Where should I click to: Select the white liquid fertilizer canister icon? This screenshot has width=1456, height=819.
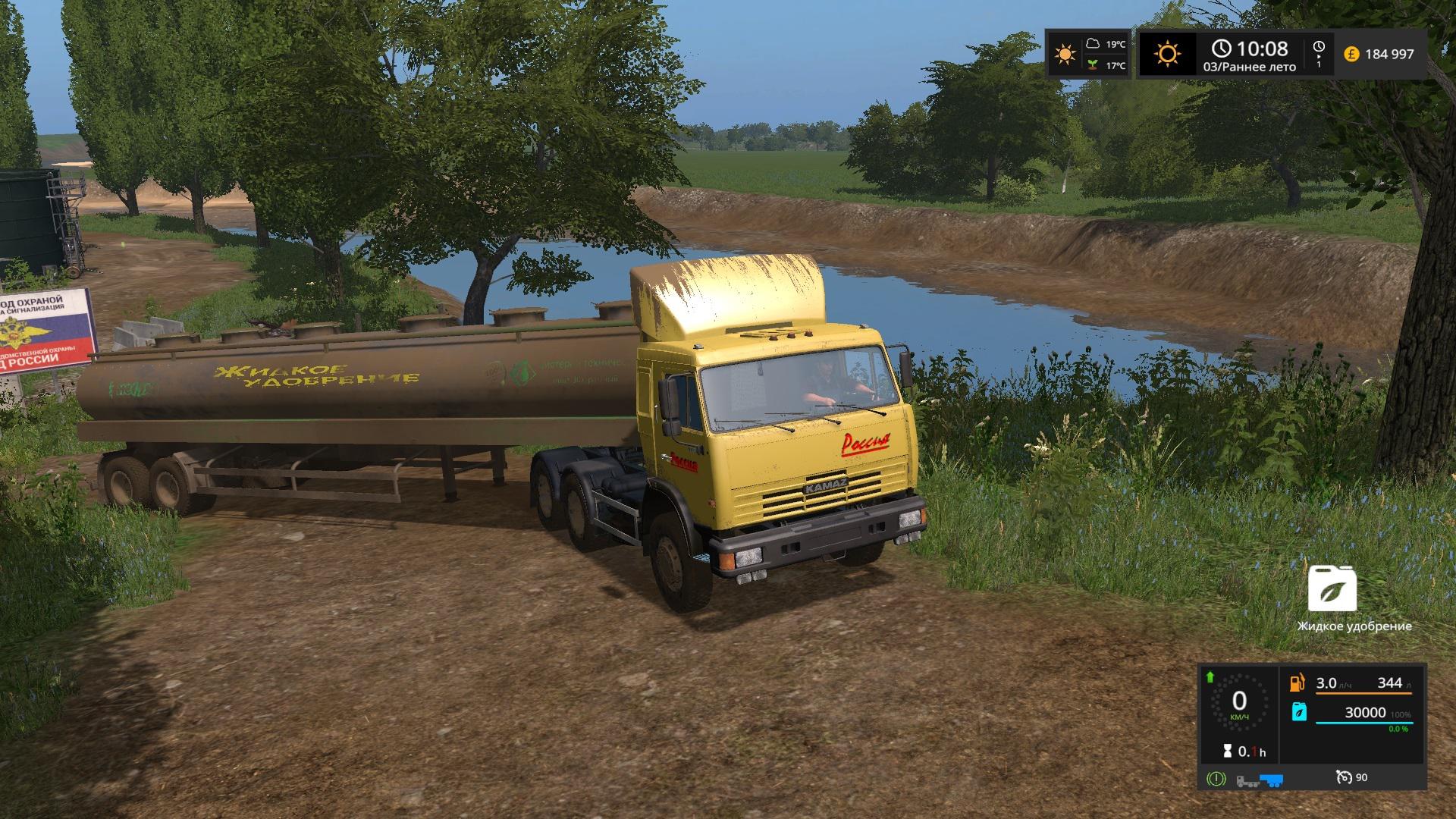pos(1332,588)
